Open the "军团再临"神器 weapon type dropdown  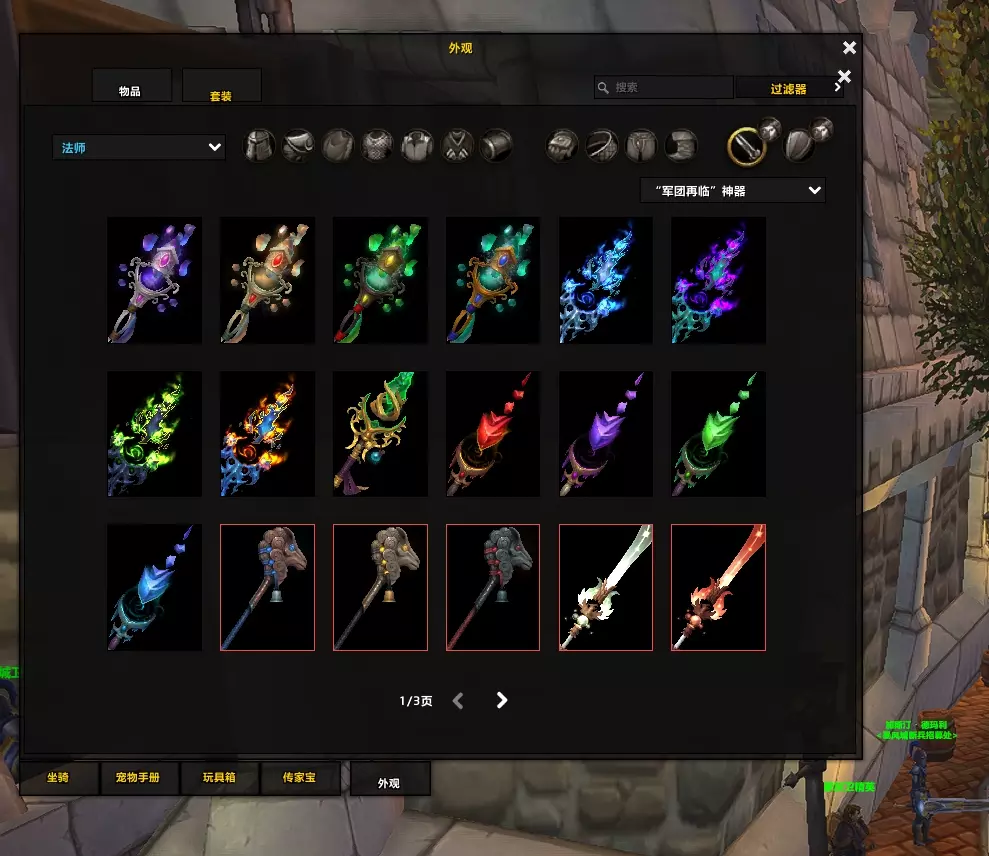coord(732,190)
